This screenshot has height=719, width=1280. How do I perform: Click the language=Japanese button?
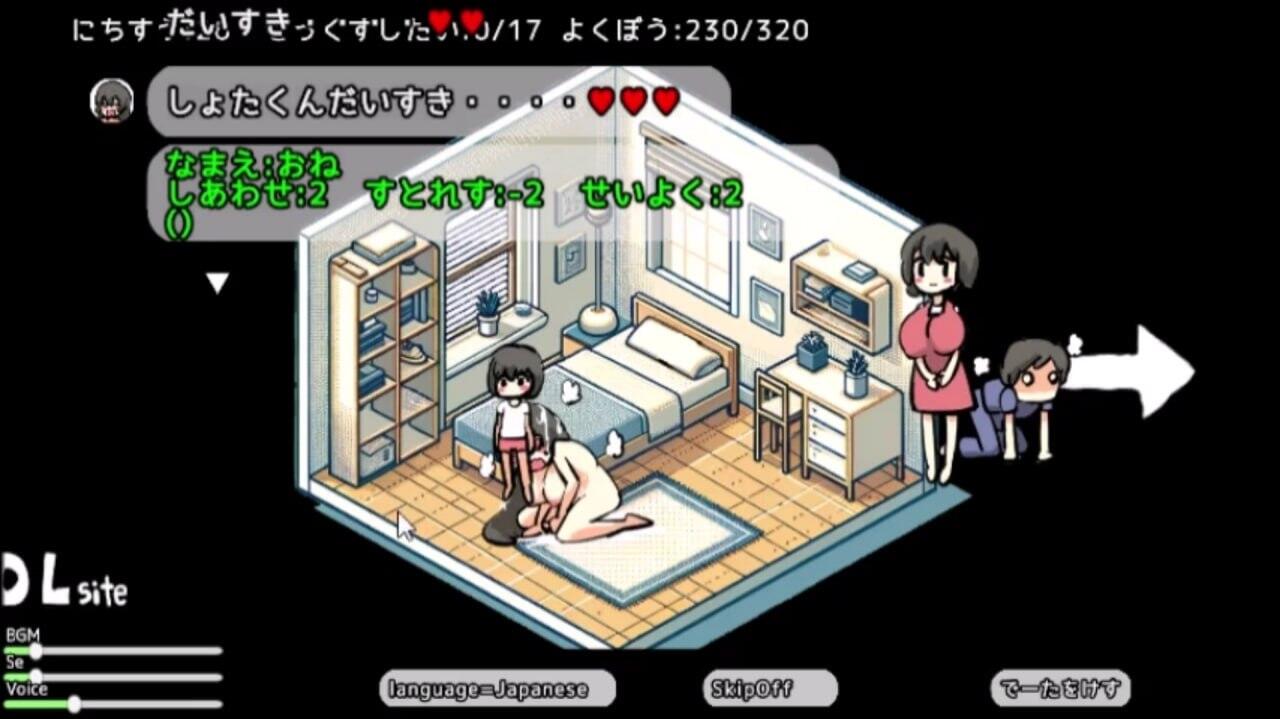pyautogui.click(x=497, y=688)
